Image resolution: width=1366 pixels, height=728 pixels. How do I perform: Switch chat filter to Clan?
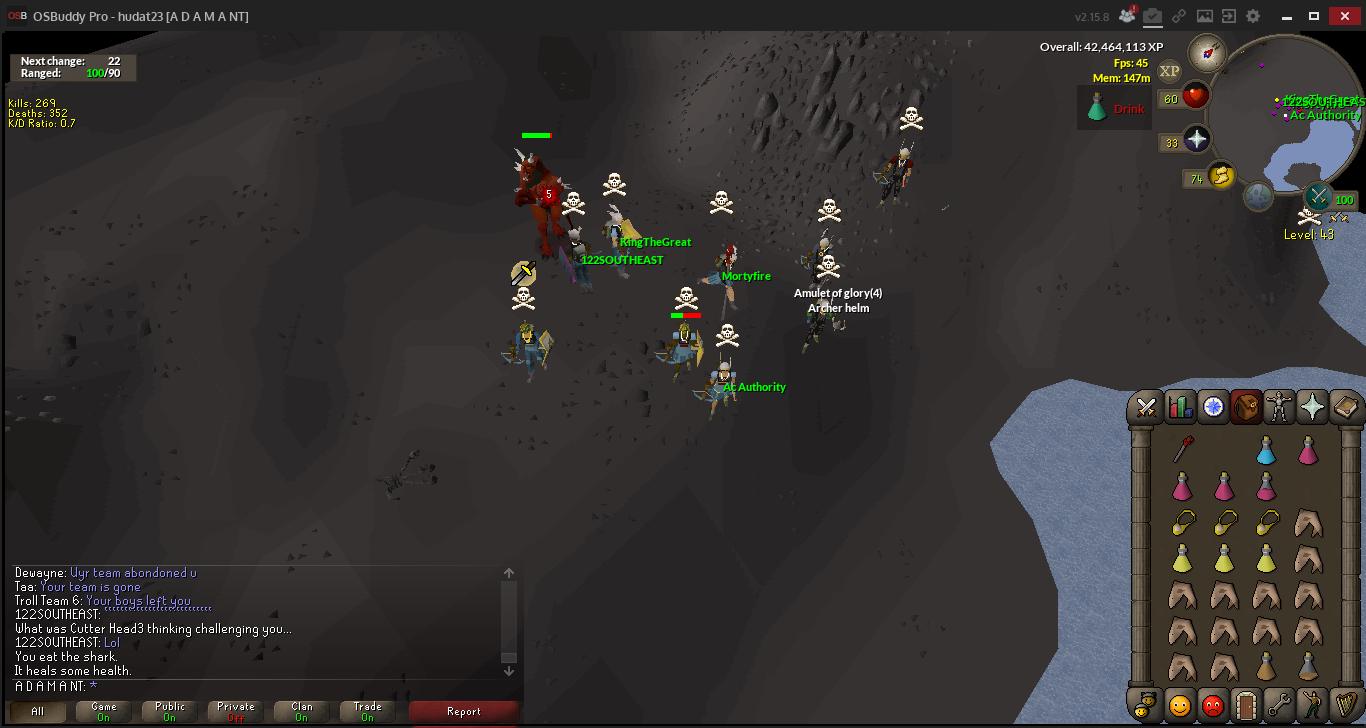click(x=302, y=711)
